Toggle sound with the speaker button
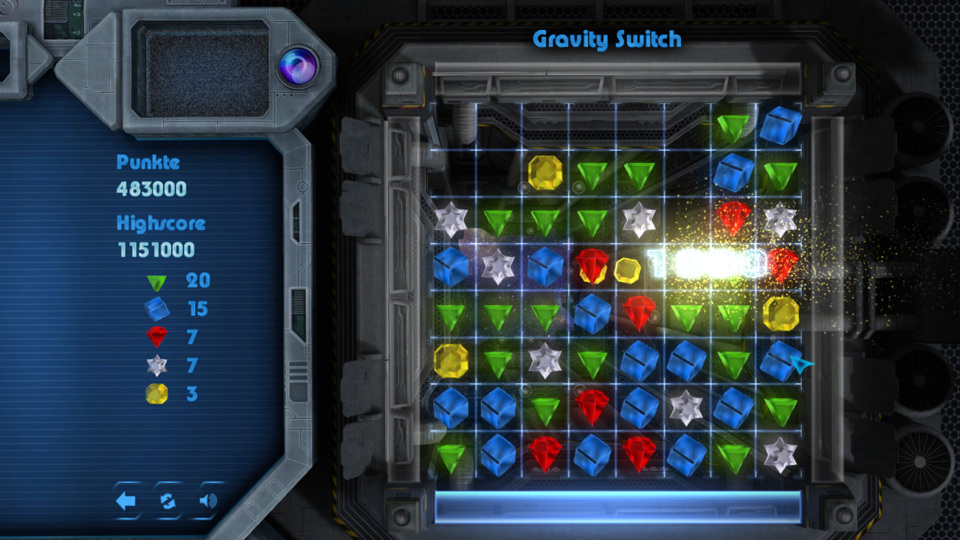The image size is (960, 540). tap(208, 501)
